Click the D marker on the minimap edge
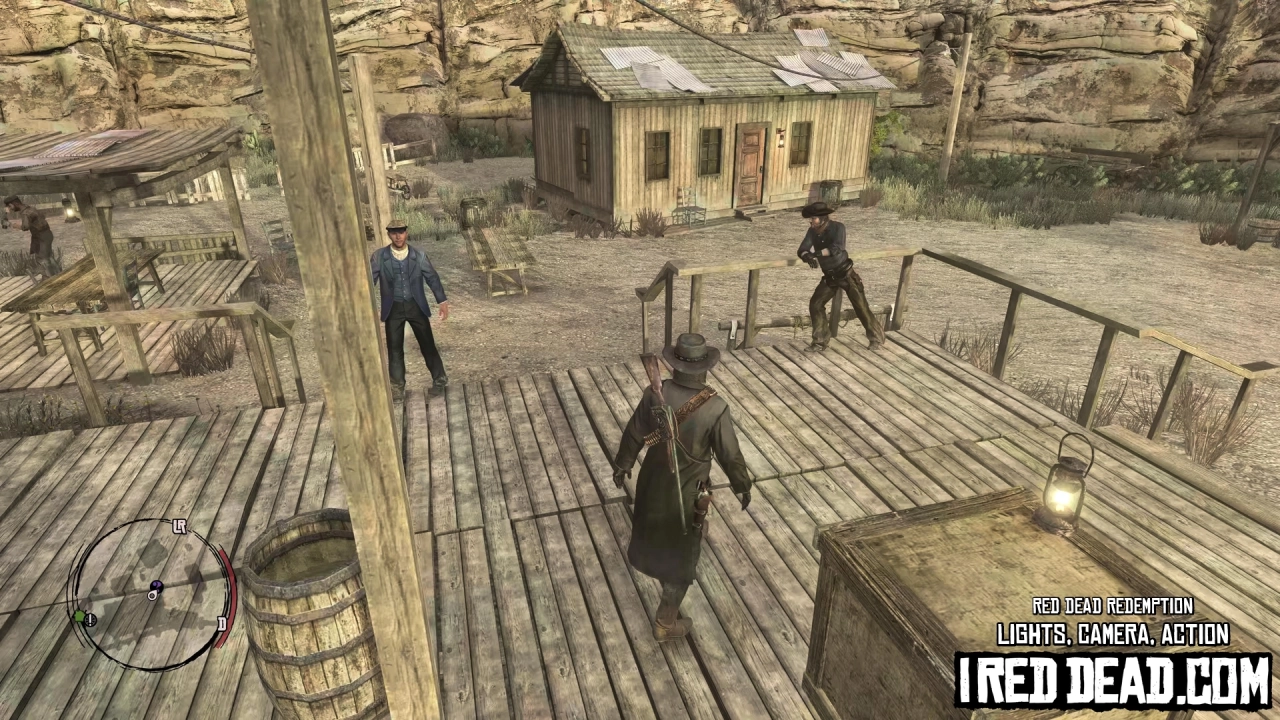Image resolution: width=1280 pixels, height=720 pixels. tap(223, 621)
